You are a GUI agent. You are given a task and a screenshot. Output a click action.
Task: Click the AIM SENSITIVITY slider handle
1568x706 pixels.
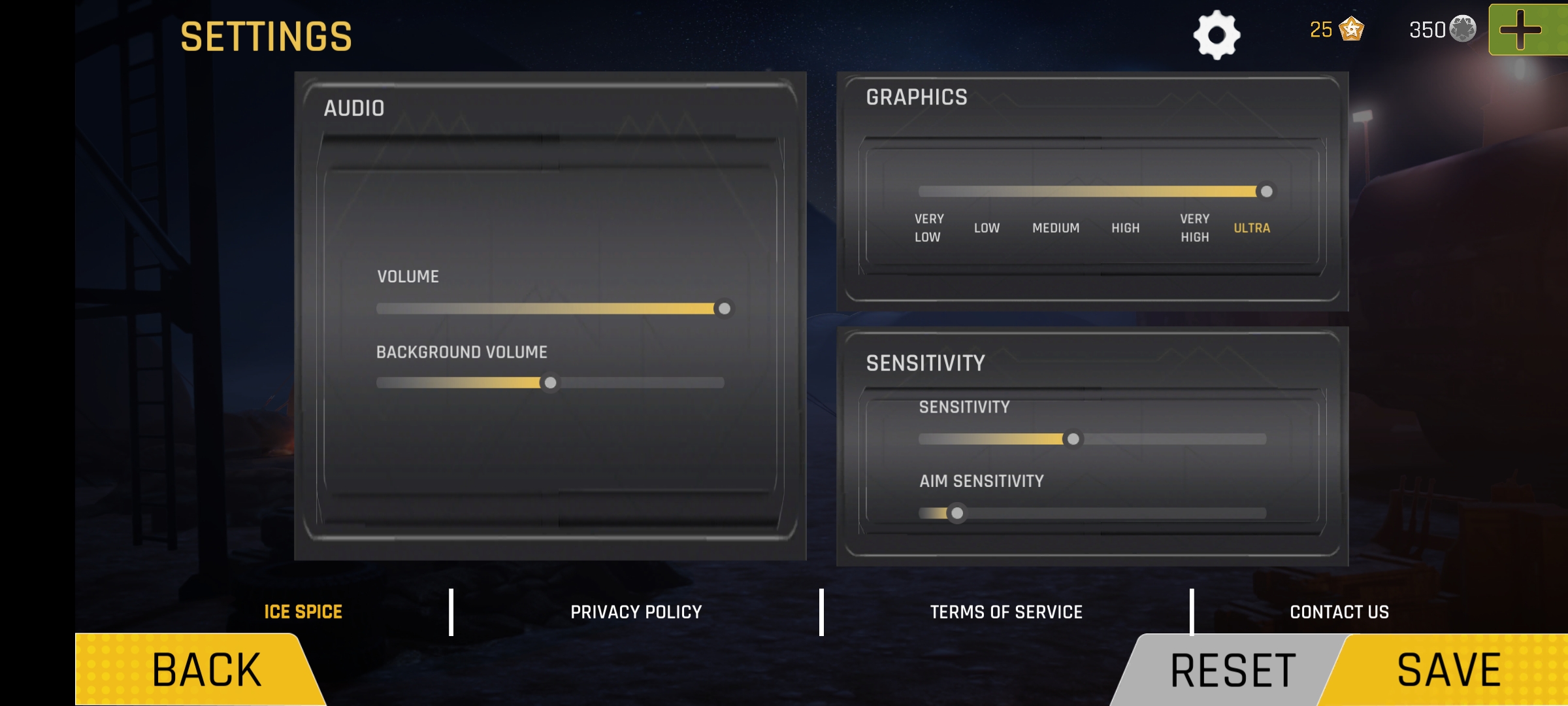point(958,514)
